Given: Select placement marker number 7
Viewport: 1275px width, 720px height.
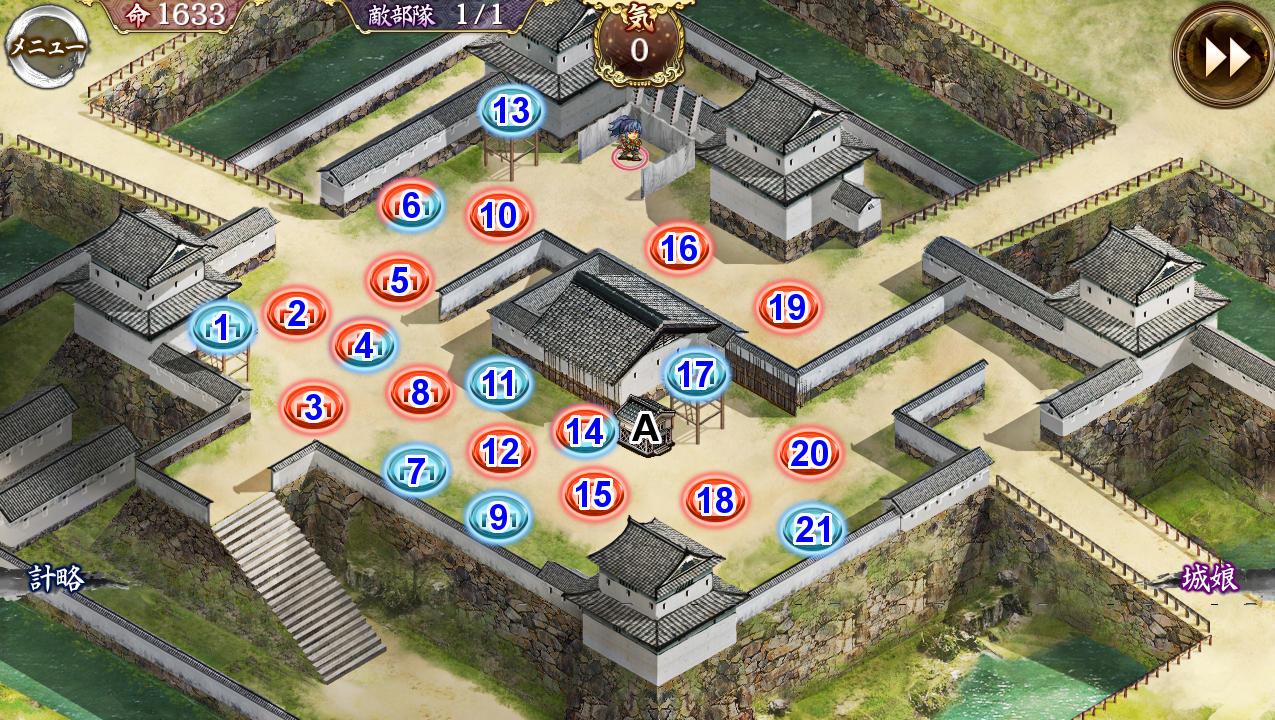Looking at the screenshot, I should point(416,470).
